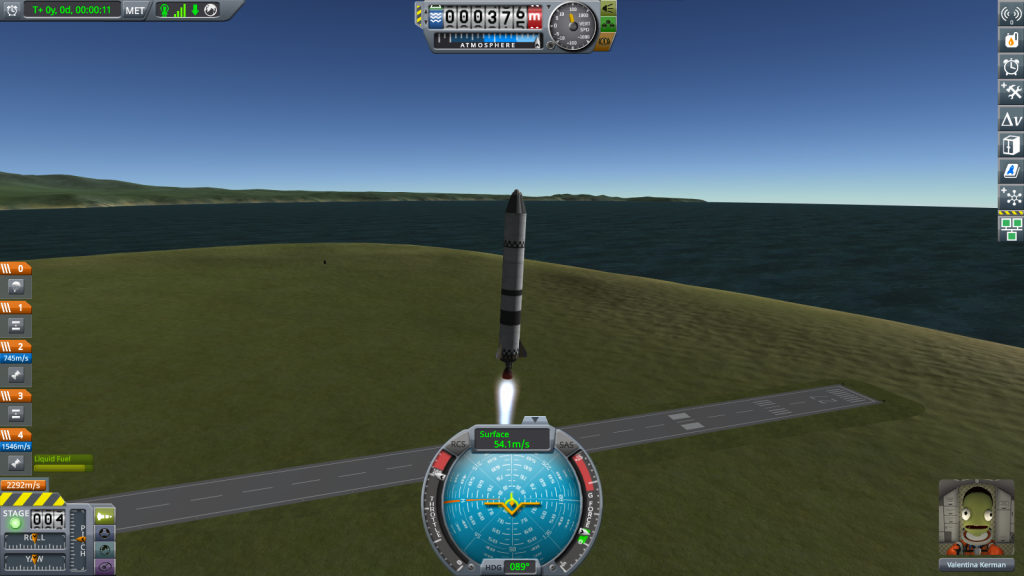Toggle the SAS indicator on the navball
Viewport: 1024px width, 576px height.
tap(566, 444)
